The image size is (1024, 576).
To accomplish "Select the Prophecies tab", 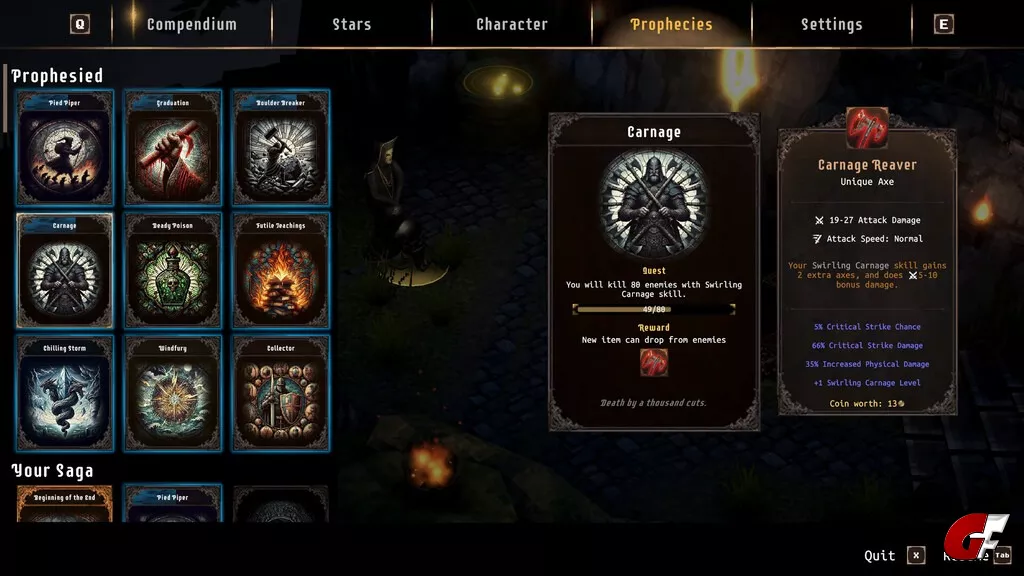I will click(x=671, y=24).
